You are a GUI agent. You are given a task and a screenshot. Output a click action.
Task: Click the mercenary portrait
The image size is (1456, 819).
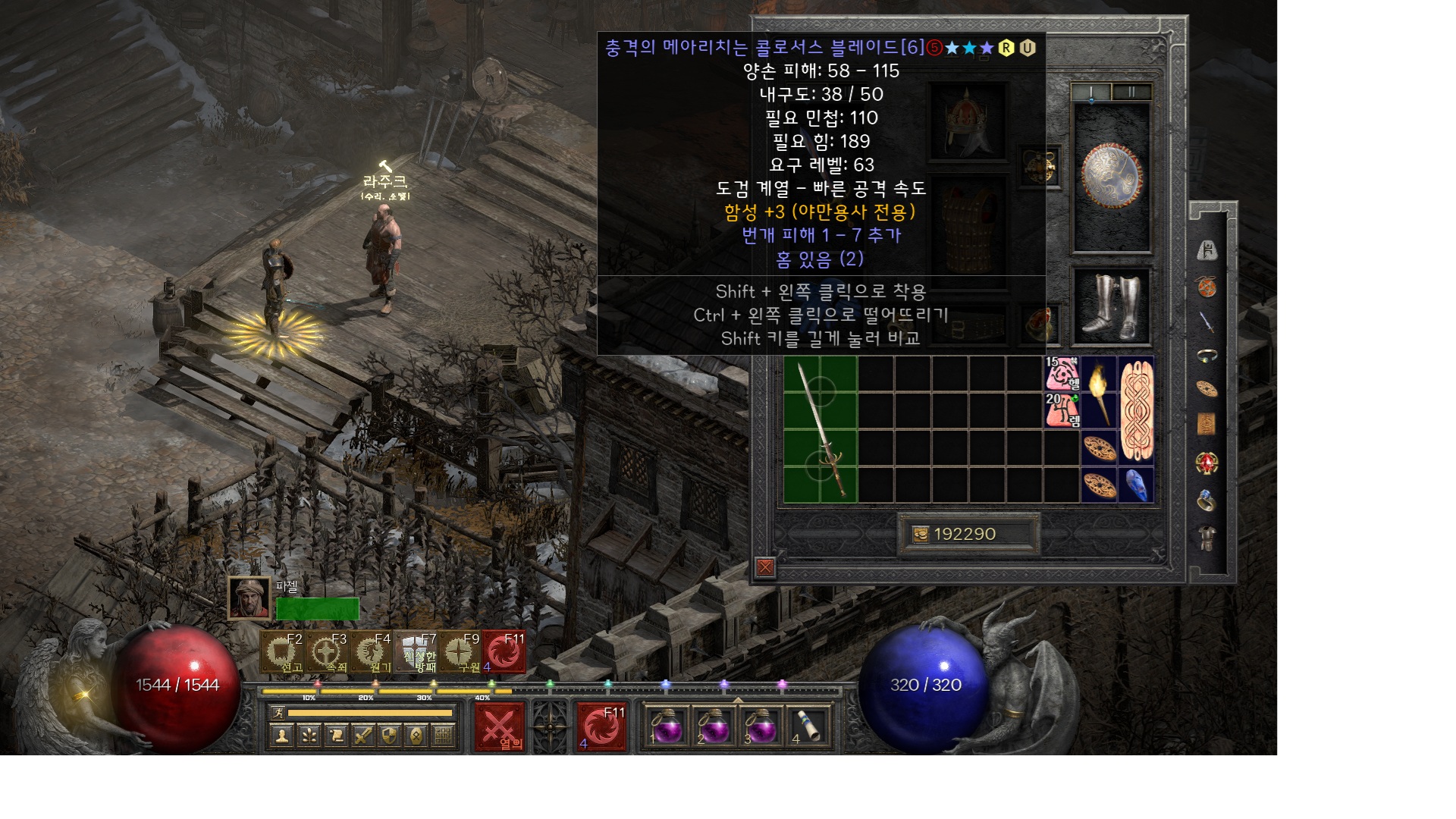(x=249, y=598)
